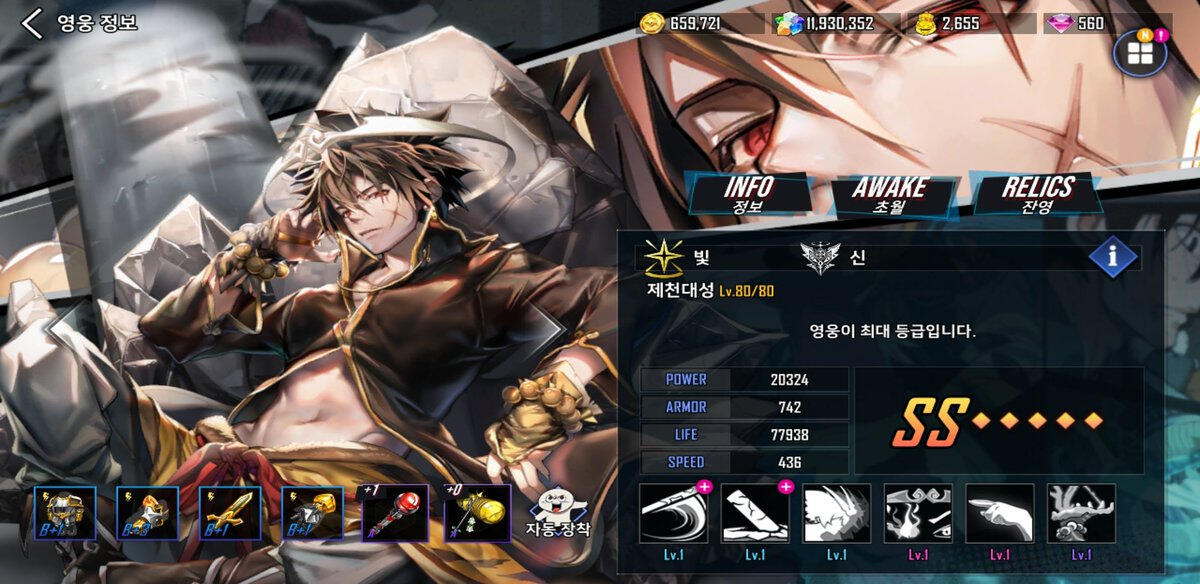View the pointing hand skill
1200x584 pixels.
[1000, 513]
